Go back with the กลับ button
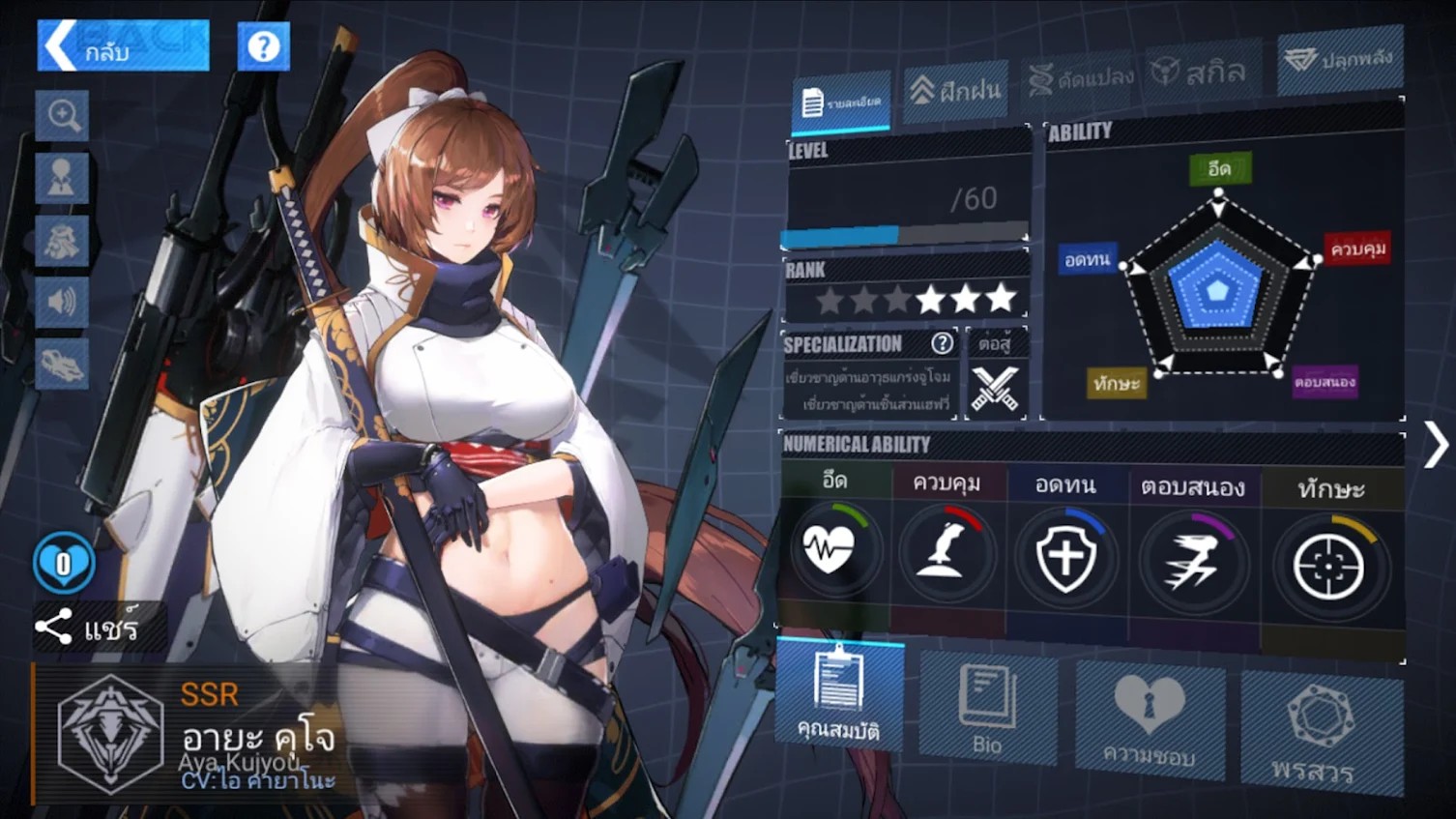This screenshot has width=1456, height=819. point(123,45)
